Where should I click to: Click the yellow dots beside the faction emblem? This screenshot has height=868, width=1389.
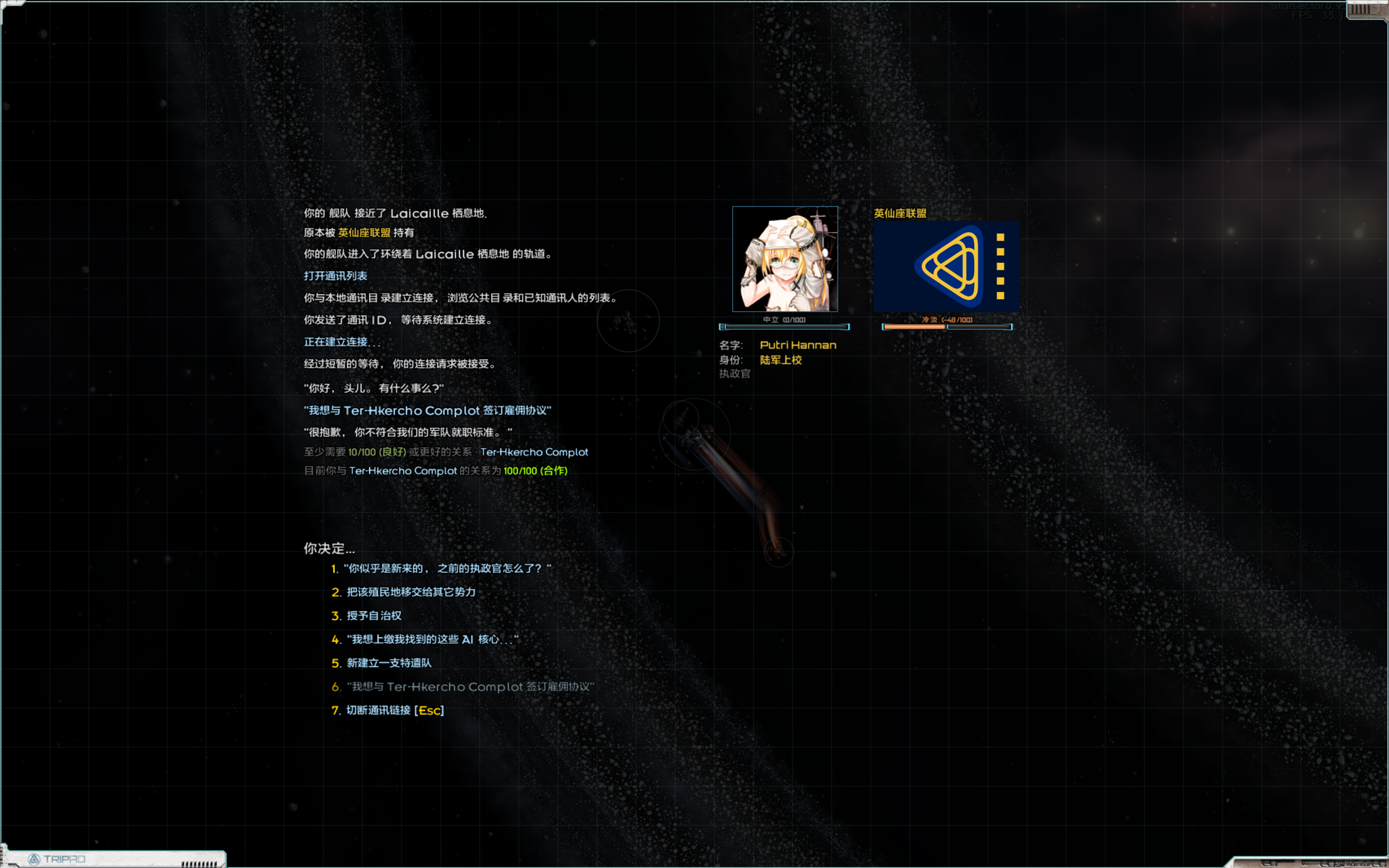pos(1001,268)
